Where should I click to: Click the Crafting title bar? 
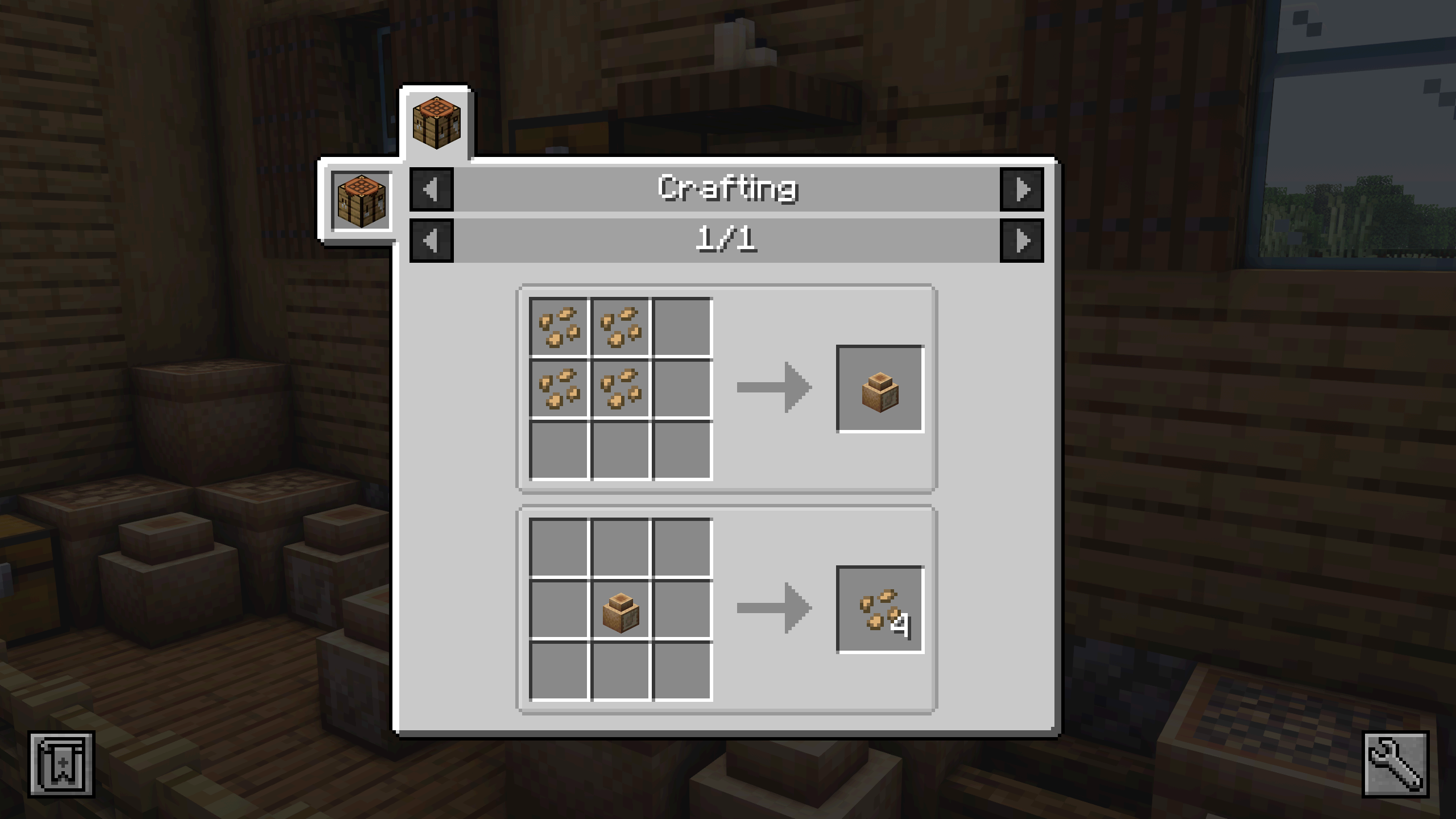727,189
